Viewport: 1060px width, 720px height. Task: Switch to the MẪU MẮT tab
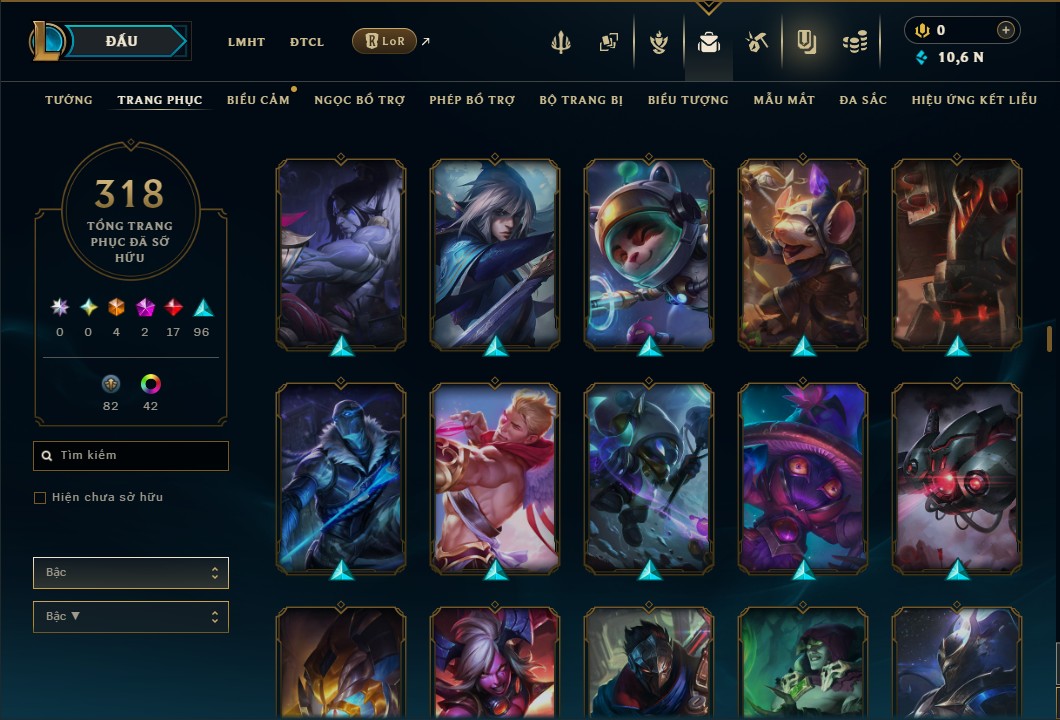point(784,100)
